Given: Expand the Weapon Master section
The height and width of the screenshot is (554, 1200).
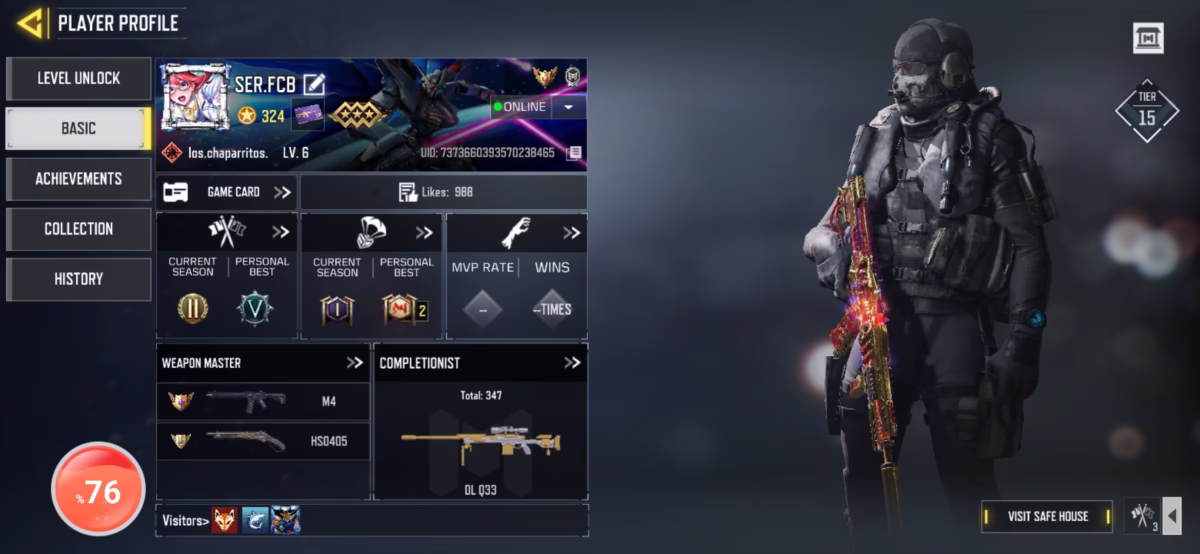Looking at the screenshot, I should [355, 363].
